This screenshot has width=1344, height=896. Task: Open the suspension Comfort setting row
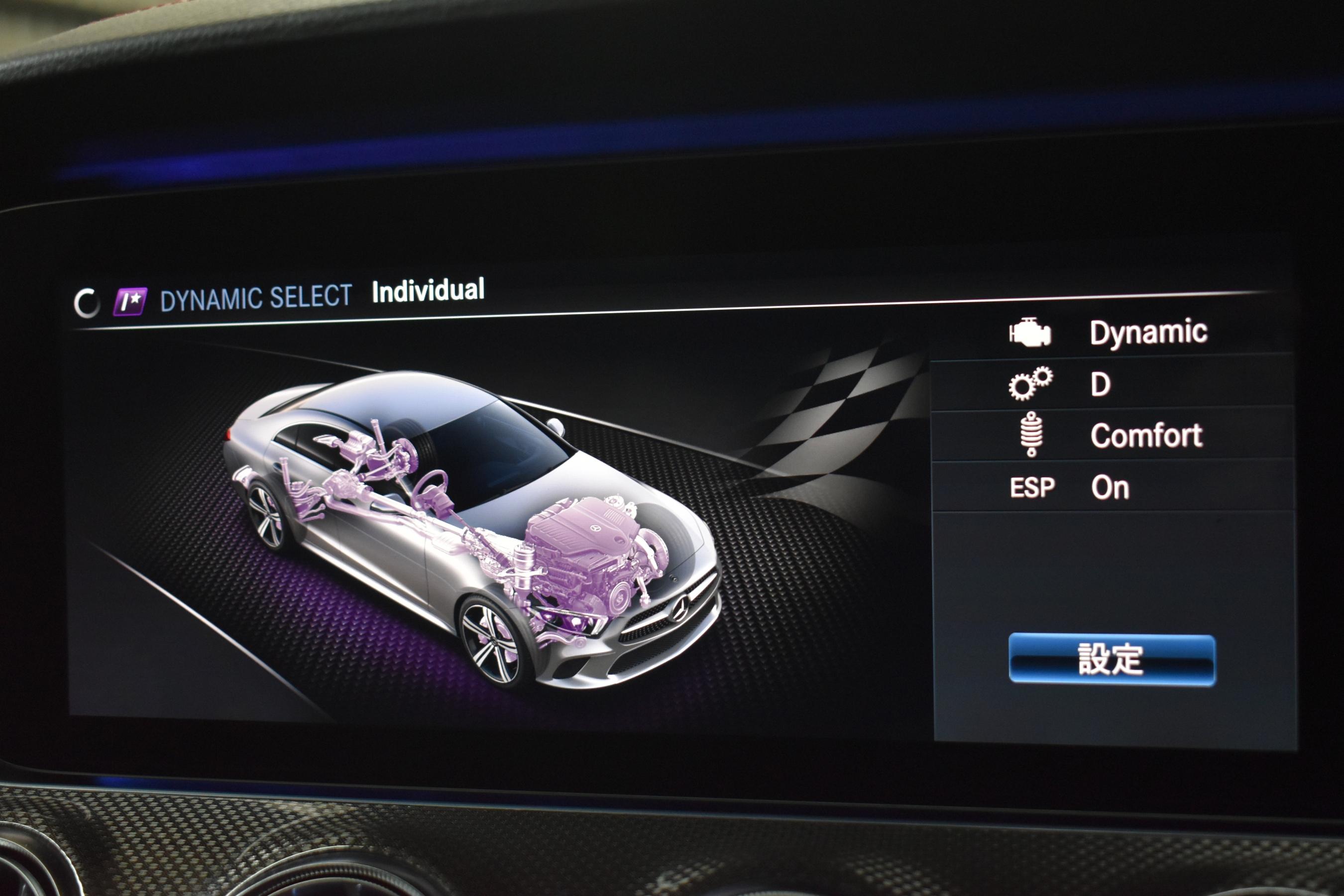(1112, 436)
